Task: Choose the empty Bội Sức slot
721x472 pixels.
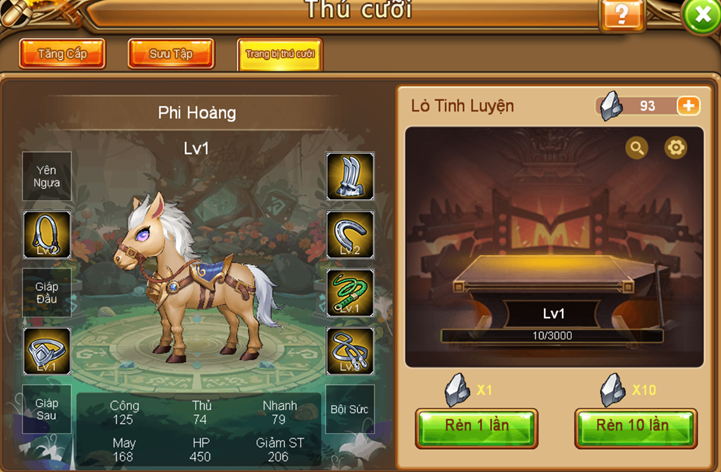Action: (x=350, y=409)
